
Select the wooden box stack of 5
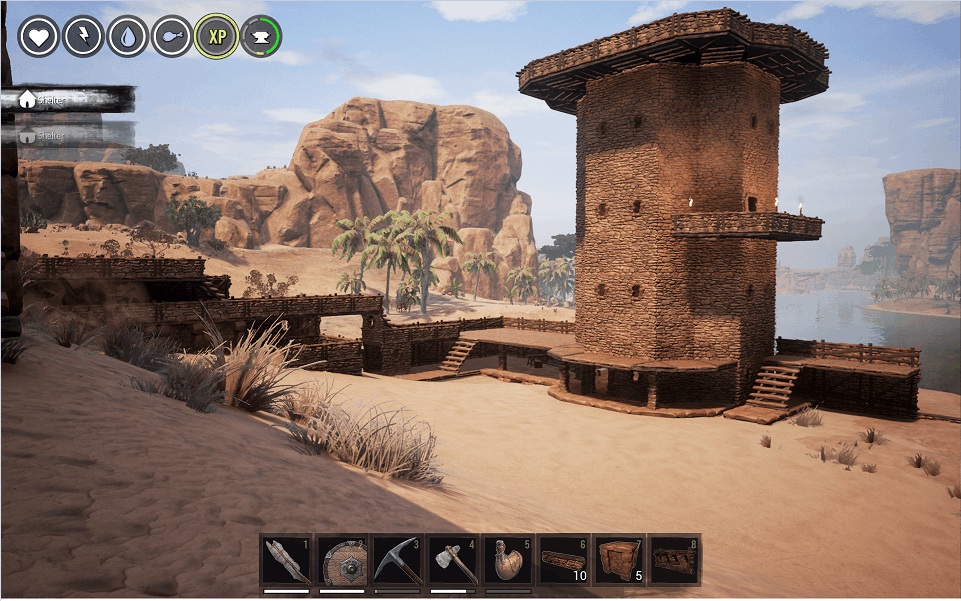tap(617, 561)
